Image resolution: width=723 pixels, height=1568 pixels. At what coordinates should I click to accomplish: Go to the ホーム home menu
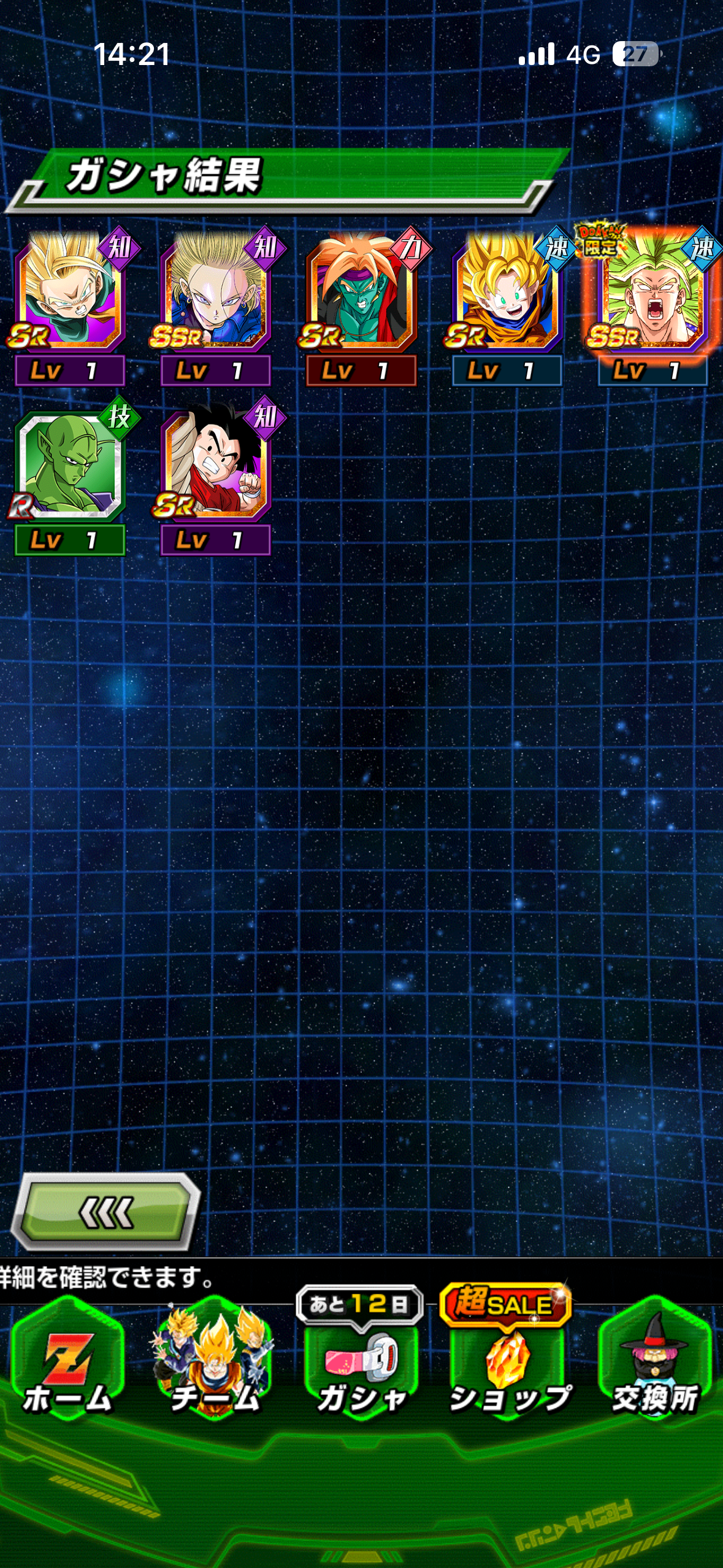point(67,1359)
